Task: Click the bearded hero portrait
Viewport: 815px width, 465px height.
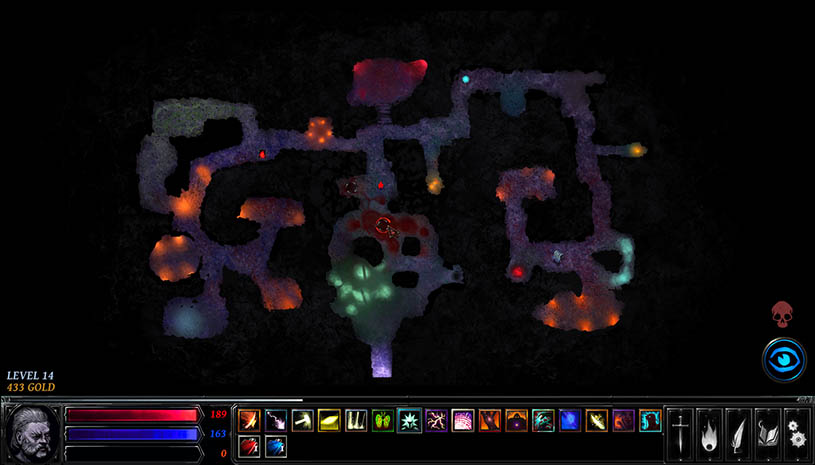Action: click(x=29, y=433)
